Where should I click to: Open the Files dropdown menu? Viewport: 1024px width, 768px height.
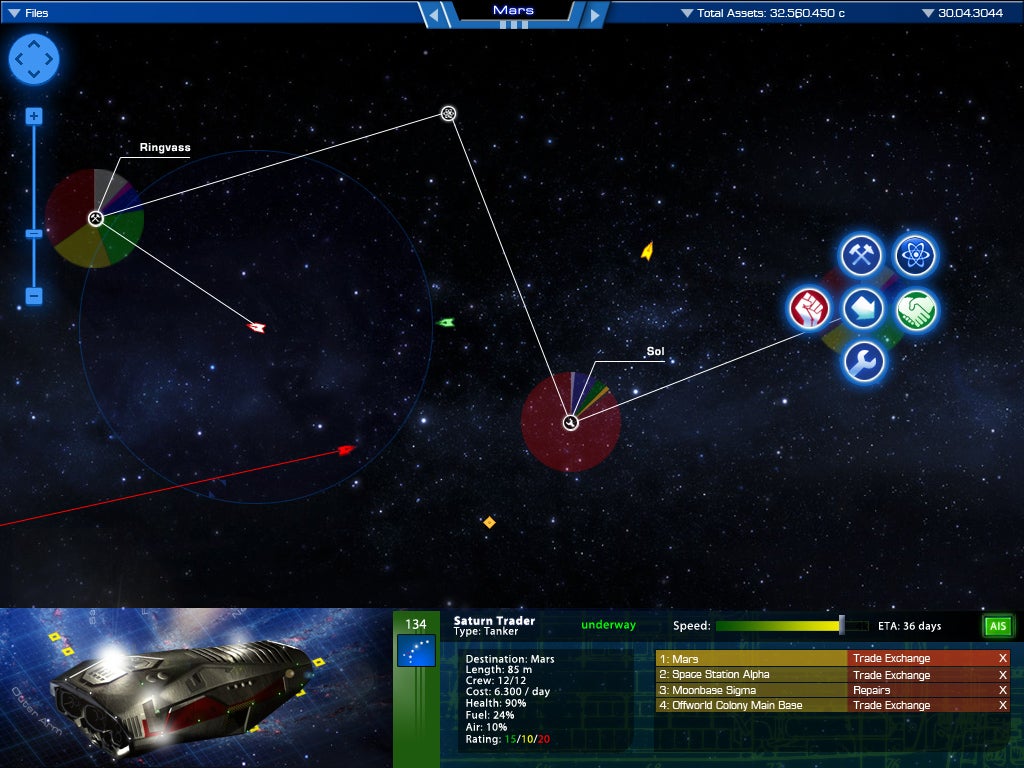[x=30, y=13]
